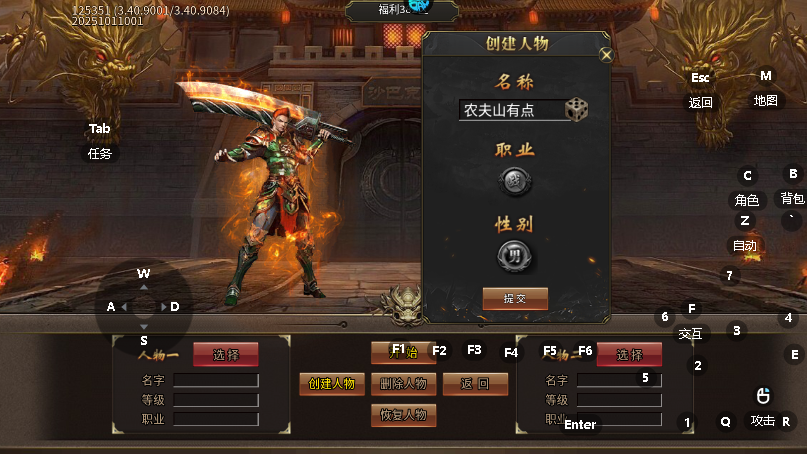807x454 pixels.
Task: Toggle the 自动 auto overlay button
Action: click(745, 245)
